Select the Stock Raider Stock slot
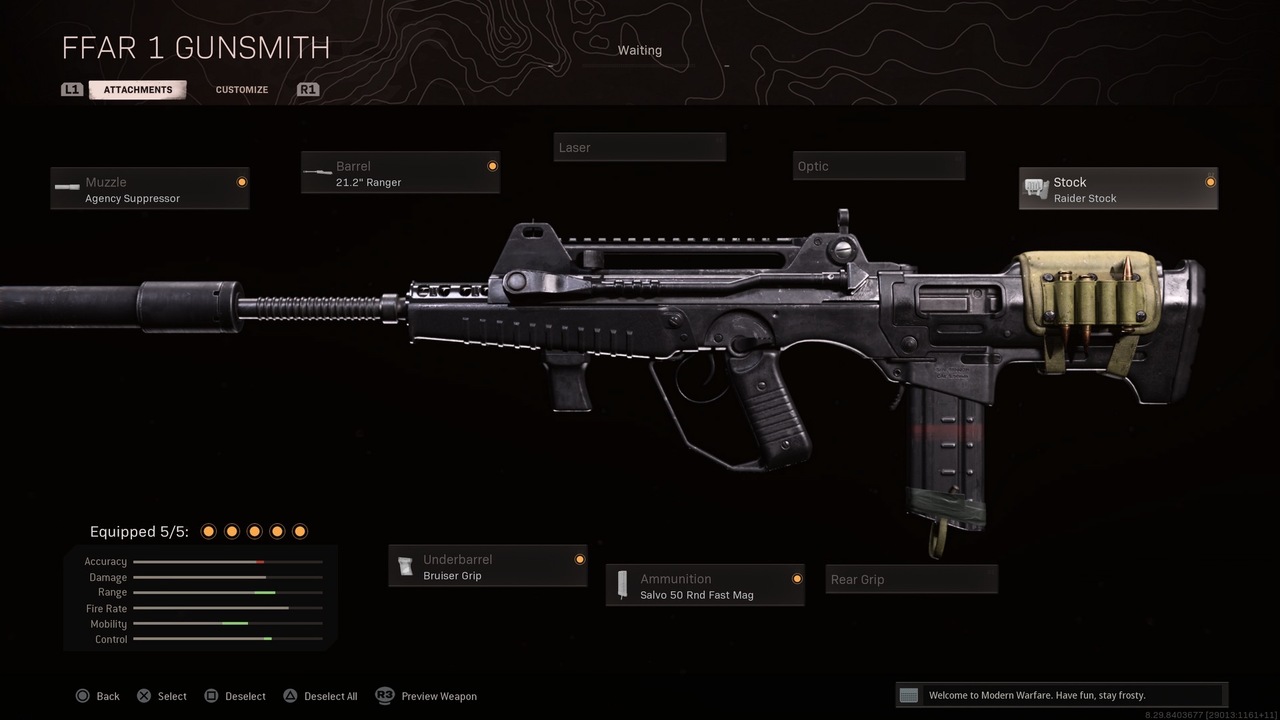The image size is (1280, 720). (1118, 189)
